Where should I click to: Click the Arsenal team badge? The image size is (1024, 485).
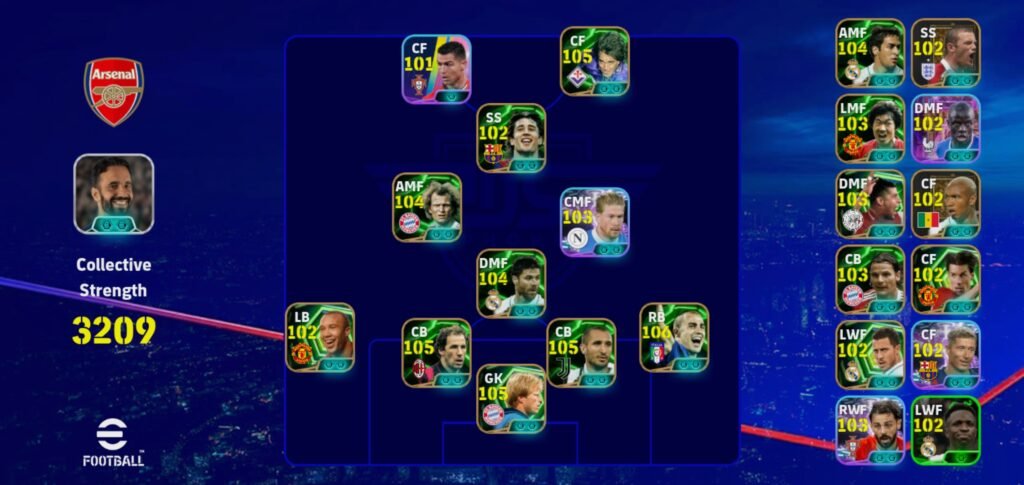(x=113, y=91)
